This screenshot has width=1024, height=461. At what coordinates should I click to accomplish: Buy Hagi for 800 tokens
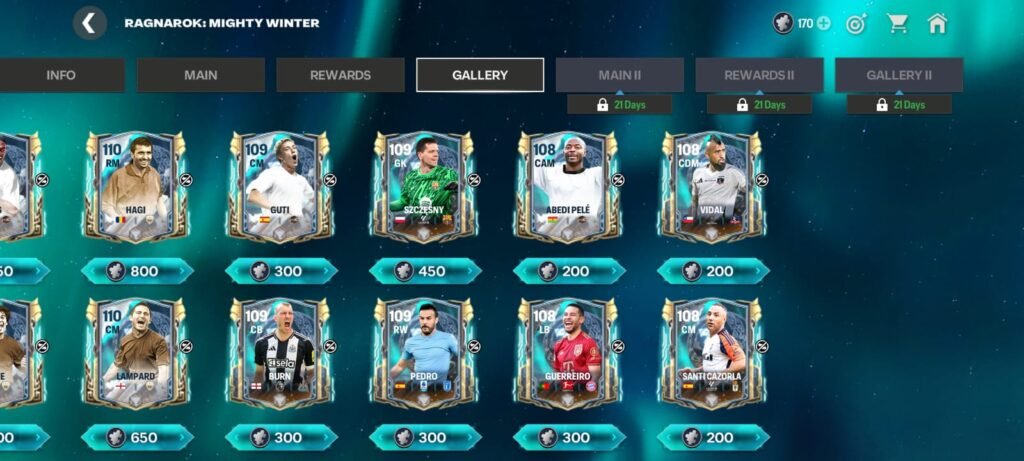click(x=136, y=271)
